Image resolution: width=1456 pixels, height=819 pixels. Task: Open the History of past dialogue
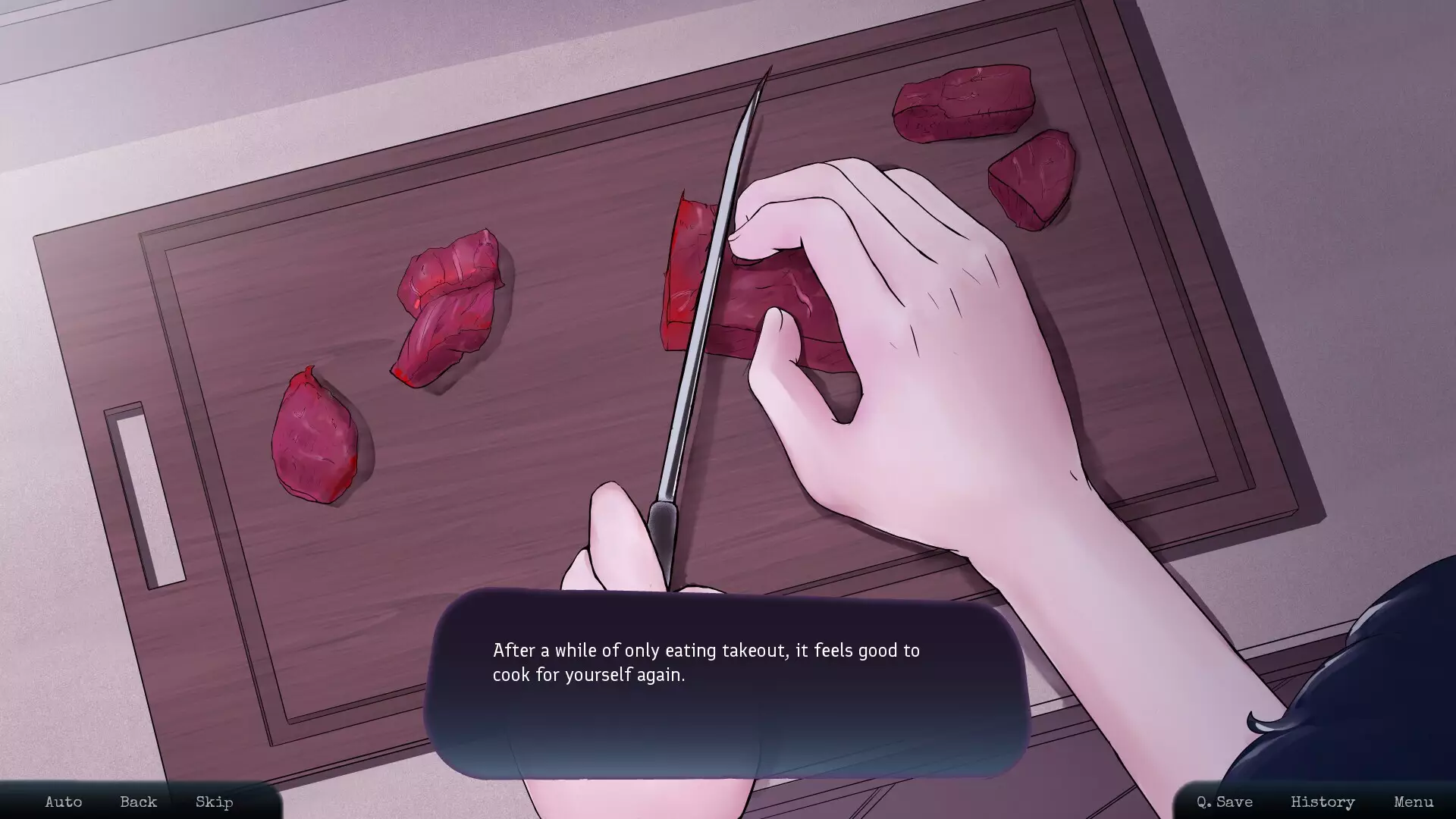[x=1323, y=802]
